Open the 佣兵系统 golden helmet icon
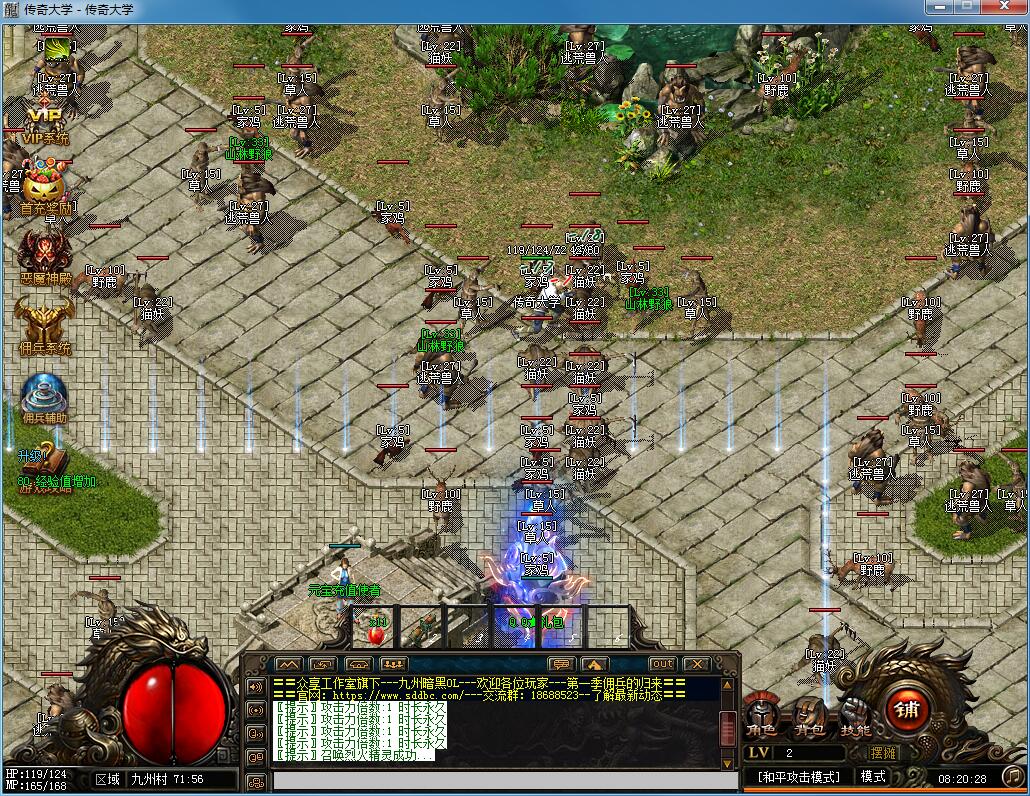 [x=44, y=325]
